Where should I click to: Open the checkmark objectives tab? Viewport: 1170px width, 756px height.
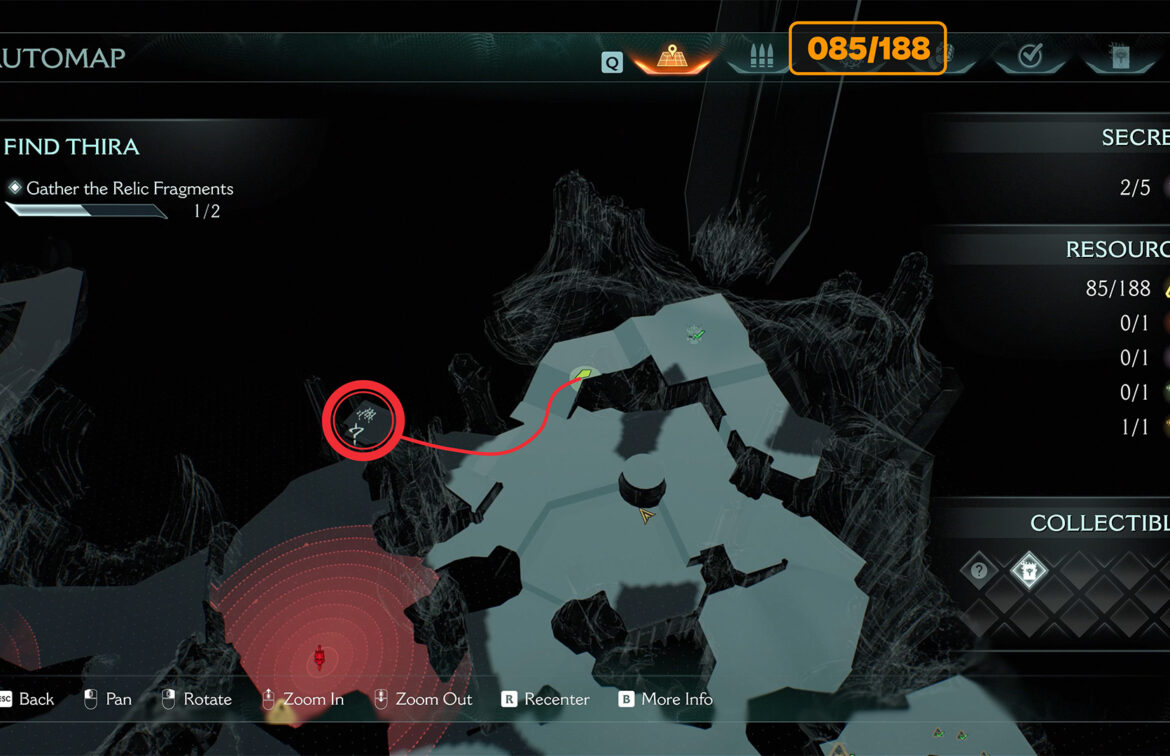point(1030,56)
